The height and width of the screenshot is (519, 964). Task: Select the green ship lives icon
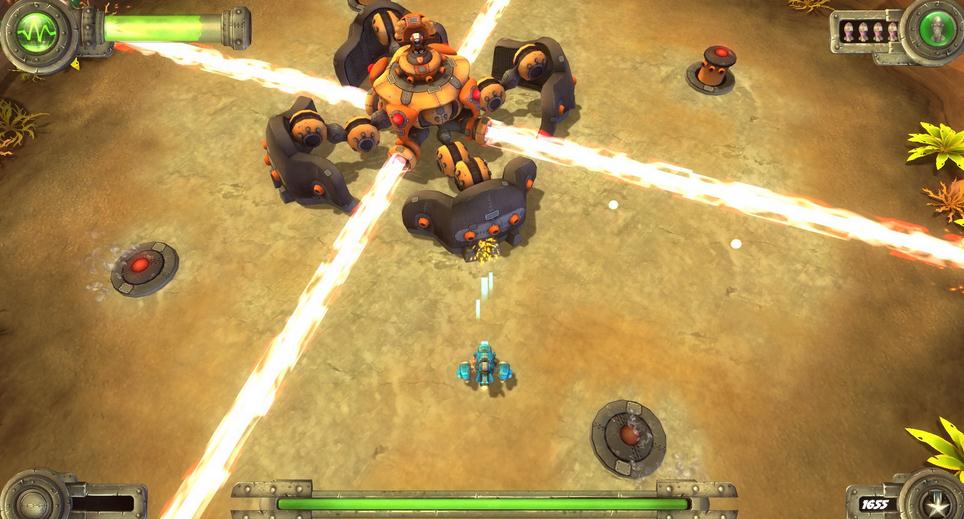(933, 29)
